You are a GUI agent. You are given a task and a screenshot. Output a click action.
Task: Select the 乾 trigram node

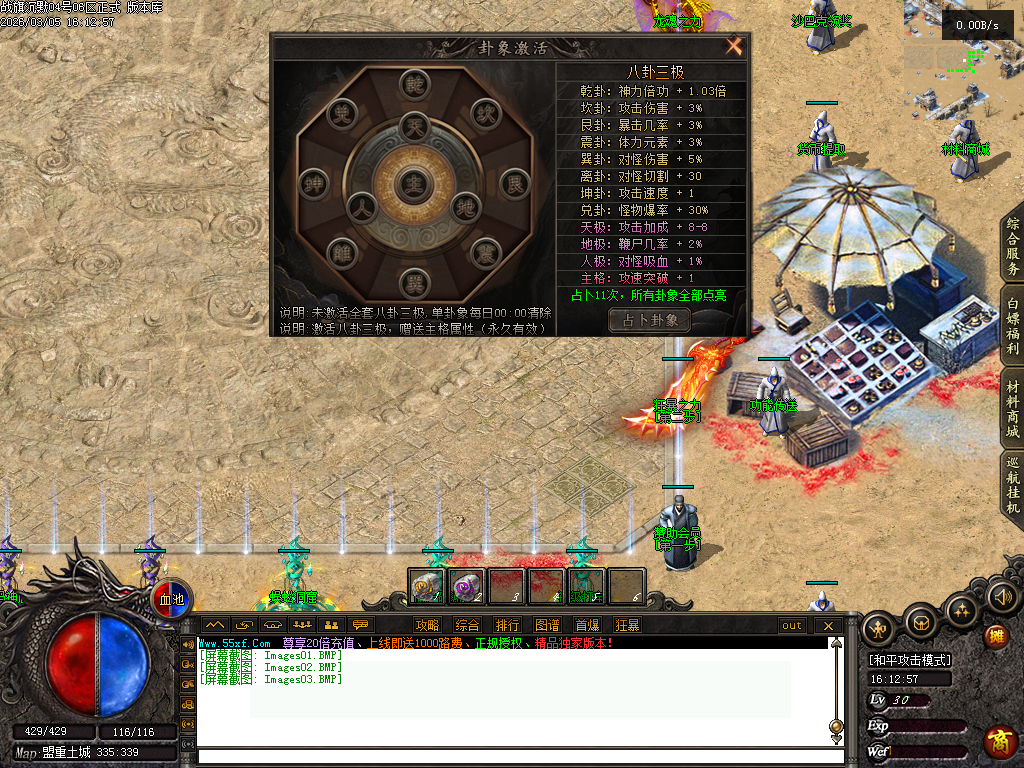(x=413, y=87)
